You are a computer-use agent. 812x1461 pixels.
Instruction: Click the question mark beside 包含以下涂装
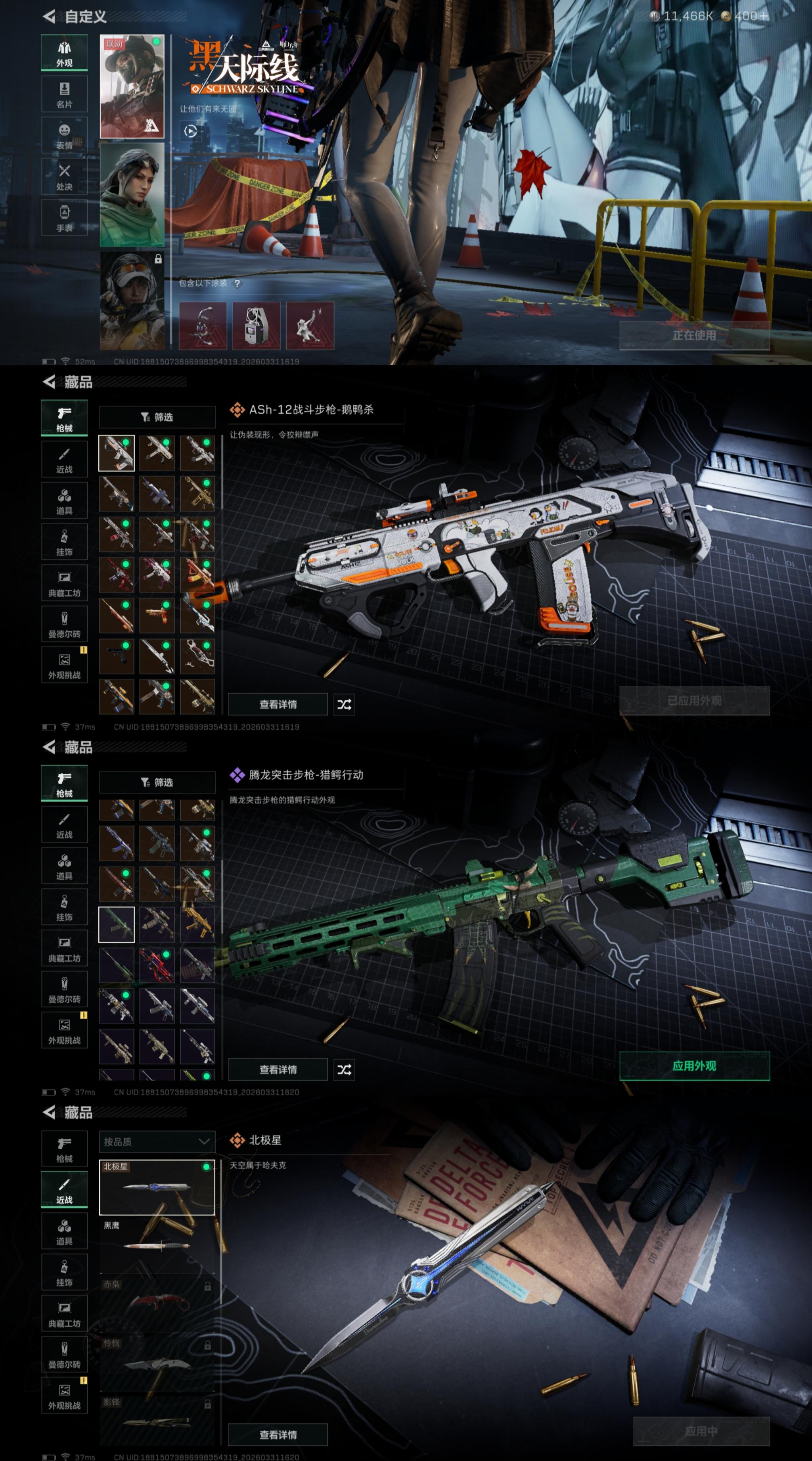pos(237,284)
